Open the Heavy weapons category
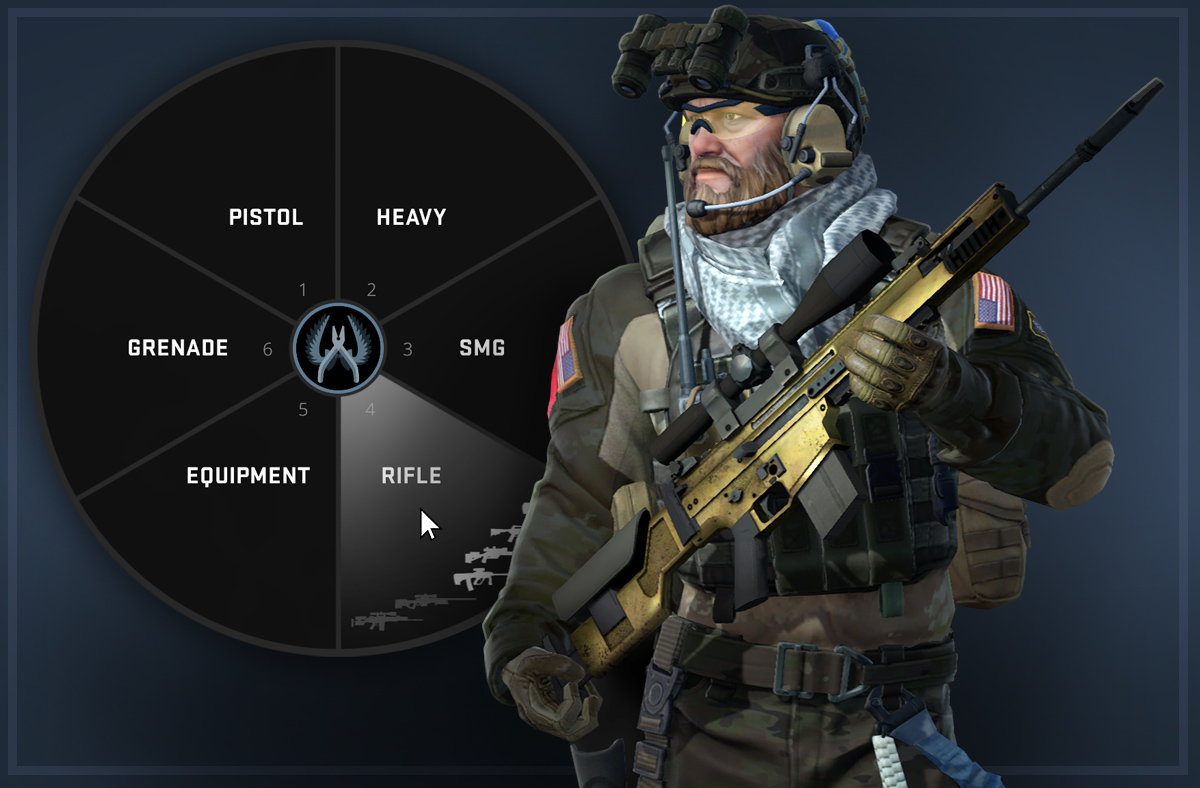1200x788 pixels. [x=411, y=217]
